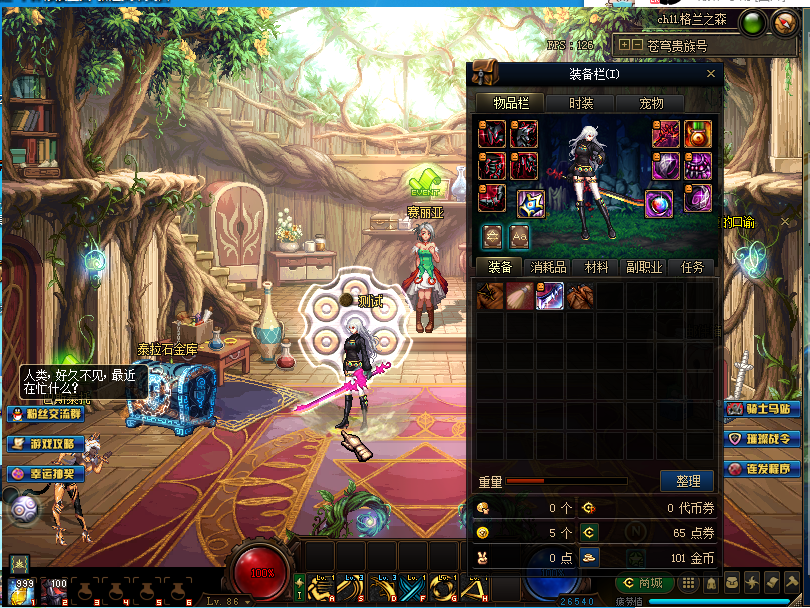Use the quickslot item with 999 count
This screenshot has height=608, width=810.
click(20, 592)
